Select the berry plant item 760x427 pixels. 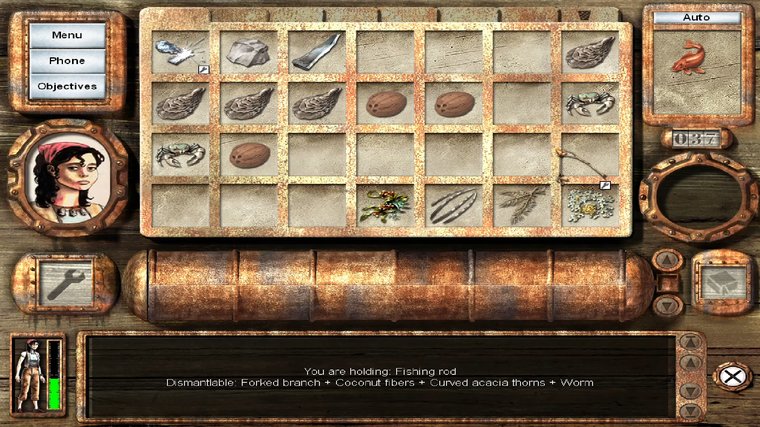click(x=384, y=205)
